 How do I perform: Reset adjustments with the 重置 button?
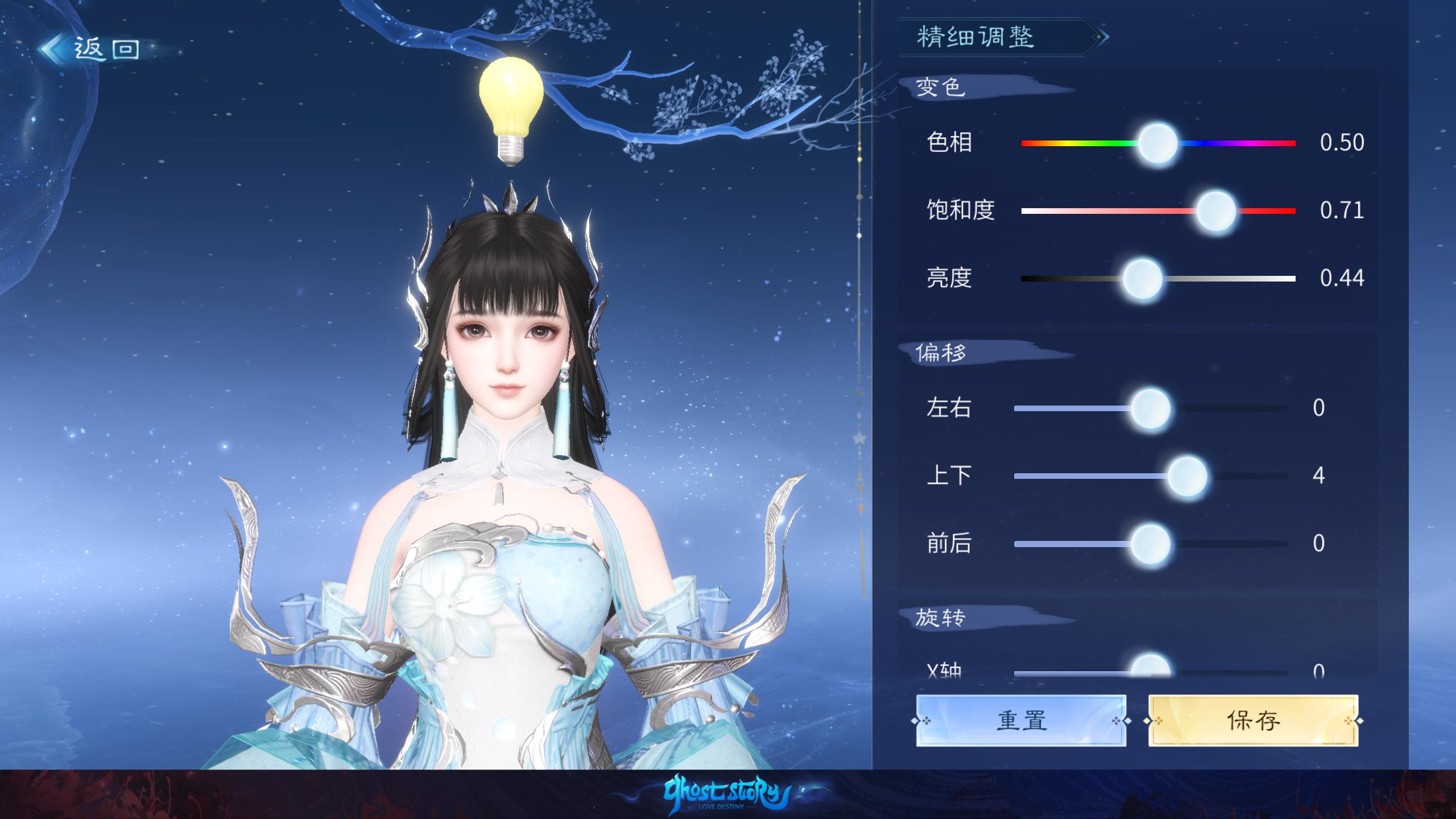click(1021, 721)
